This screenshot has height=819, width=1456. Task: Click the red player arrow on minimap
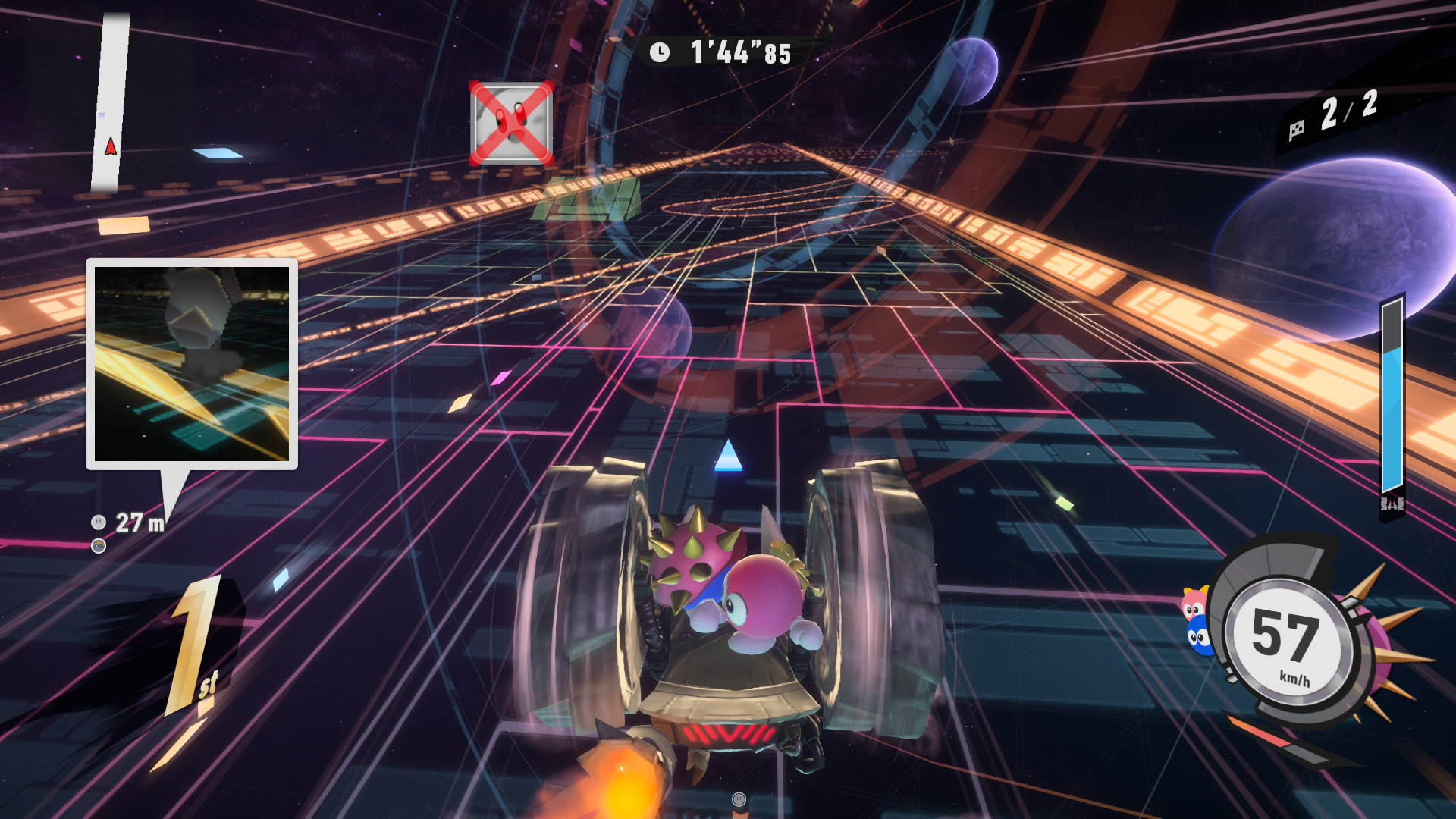click(x=111, y=146)
